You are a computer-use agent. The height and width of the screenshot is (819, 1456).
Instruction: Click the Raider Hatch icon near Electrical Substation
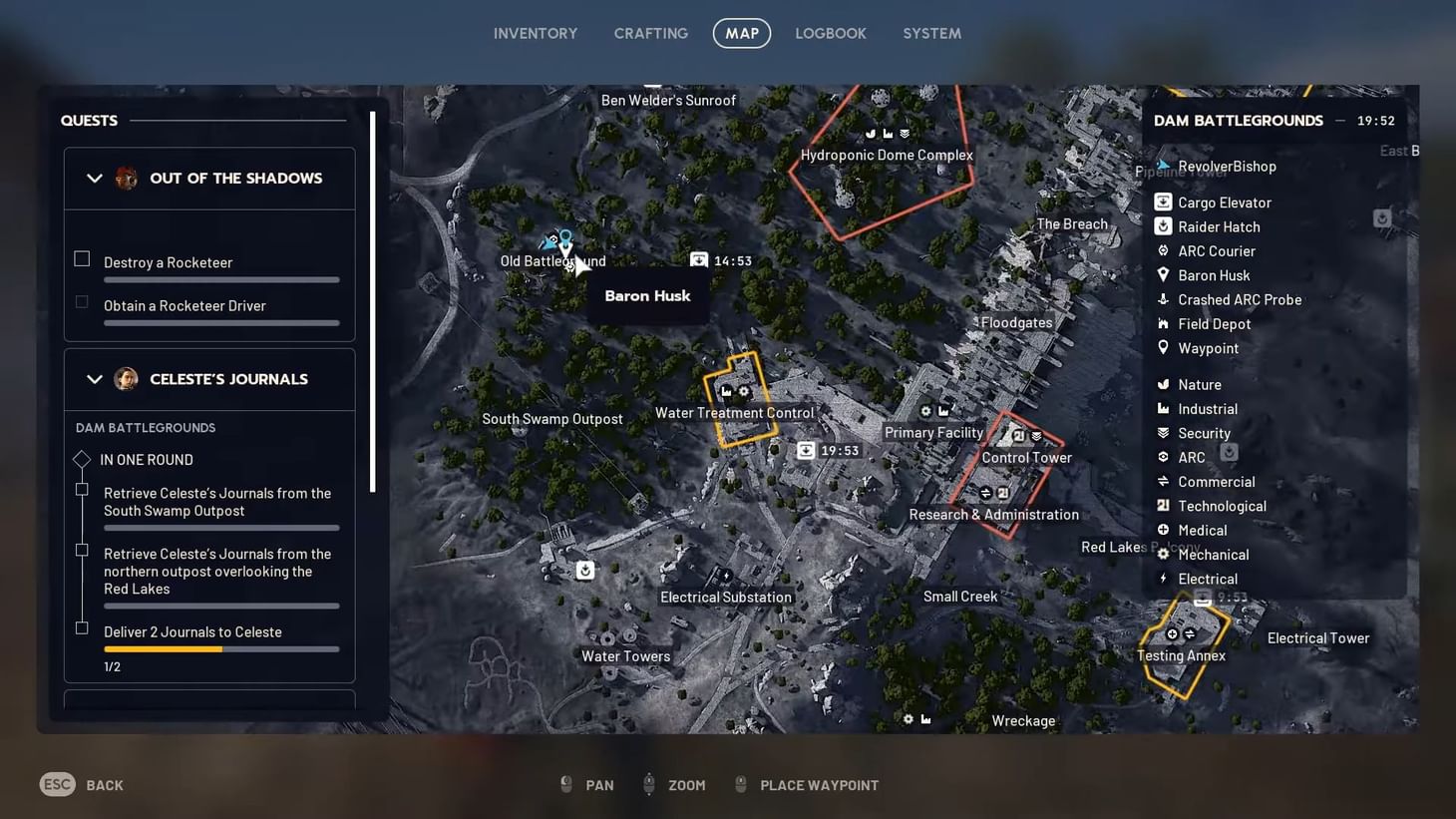click(583, 570)
